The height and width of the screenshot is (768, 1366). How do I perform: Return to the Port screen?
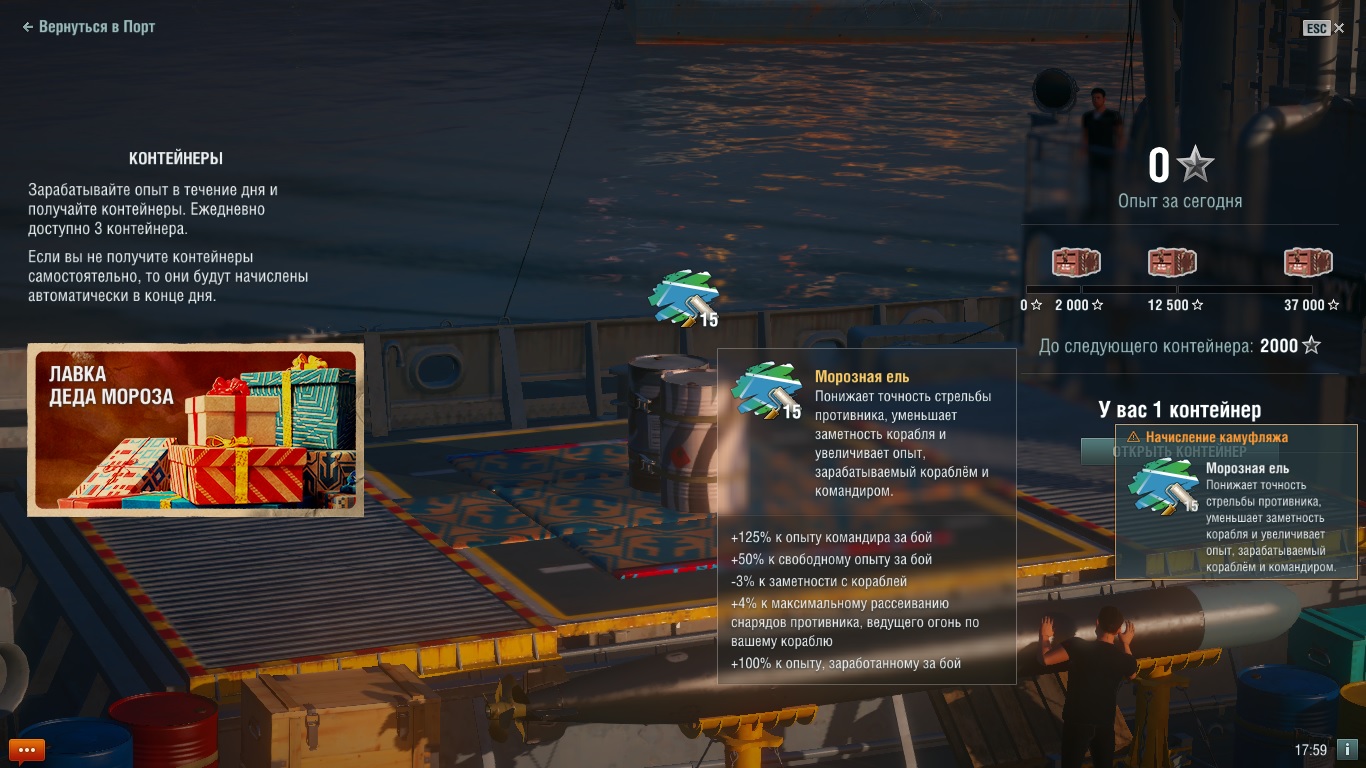89,27
